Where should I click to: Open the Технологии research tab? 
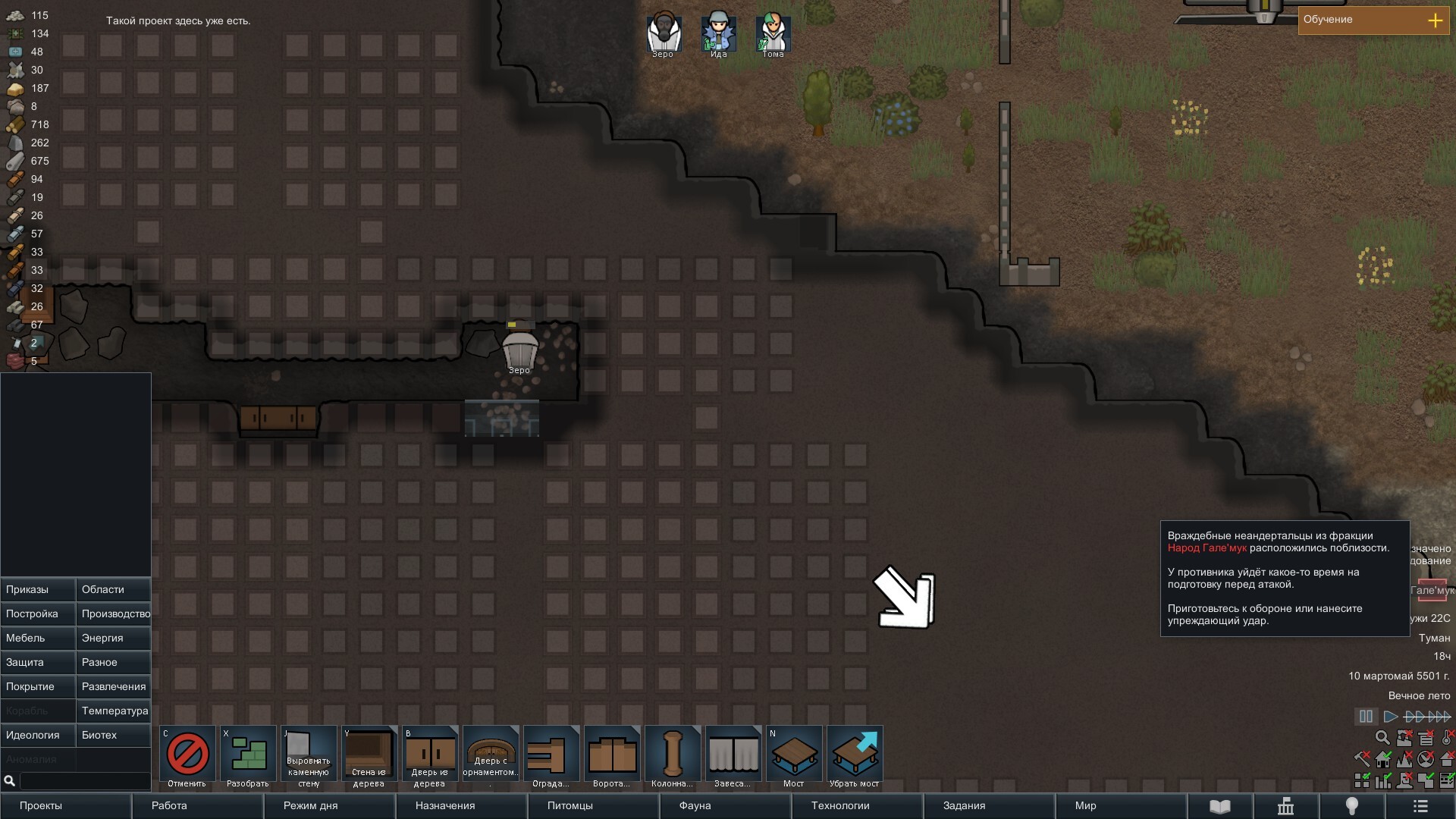pos(857,806)
